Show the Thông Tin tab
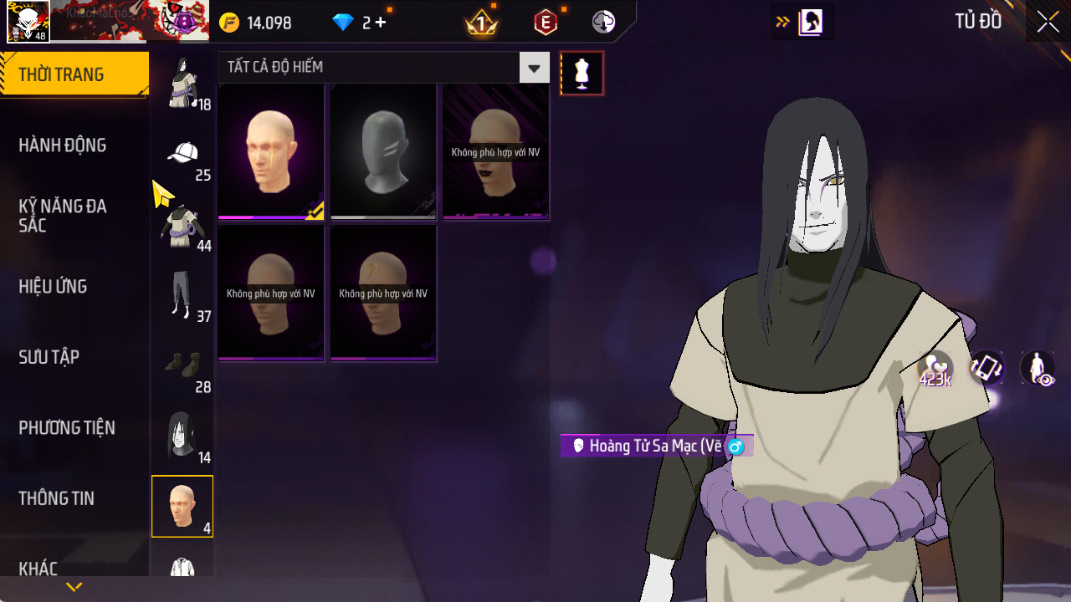Image resolution: width=1071 pixels, height=602 pixels. 56,498
